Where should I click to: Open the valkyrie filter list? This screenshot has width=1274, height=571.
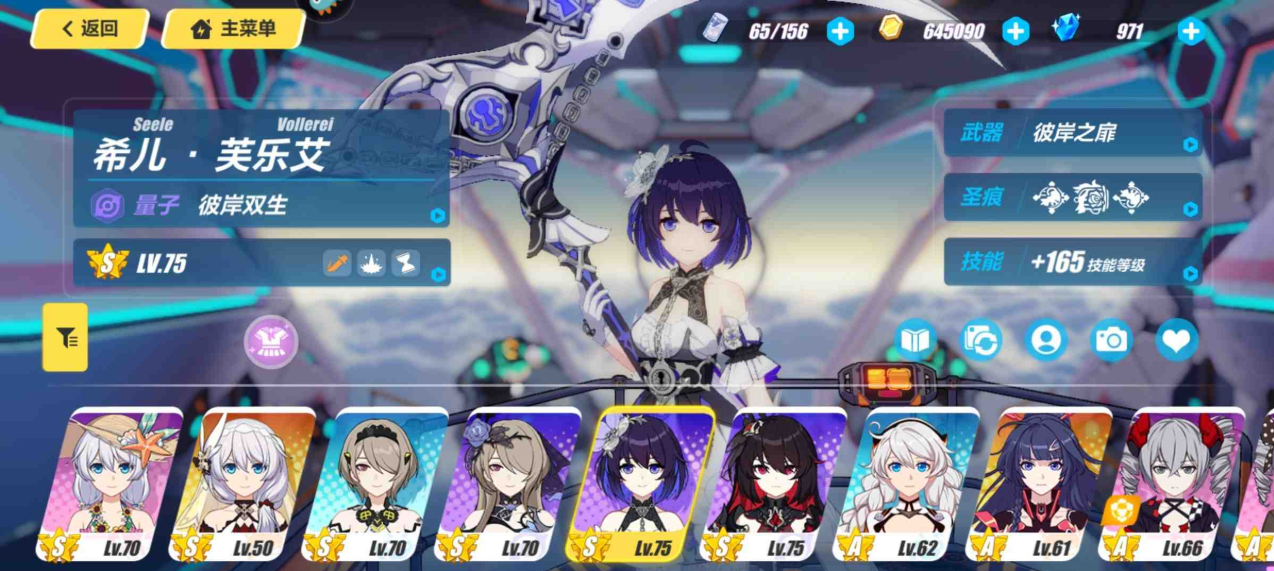pos(66,338)
